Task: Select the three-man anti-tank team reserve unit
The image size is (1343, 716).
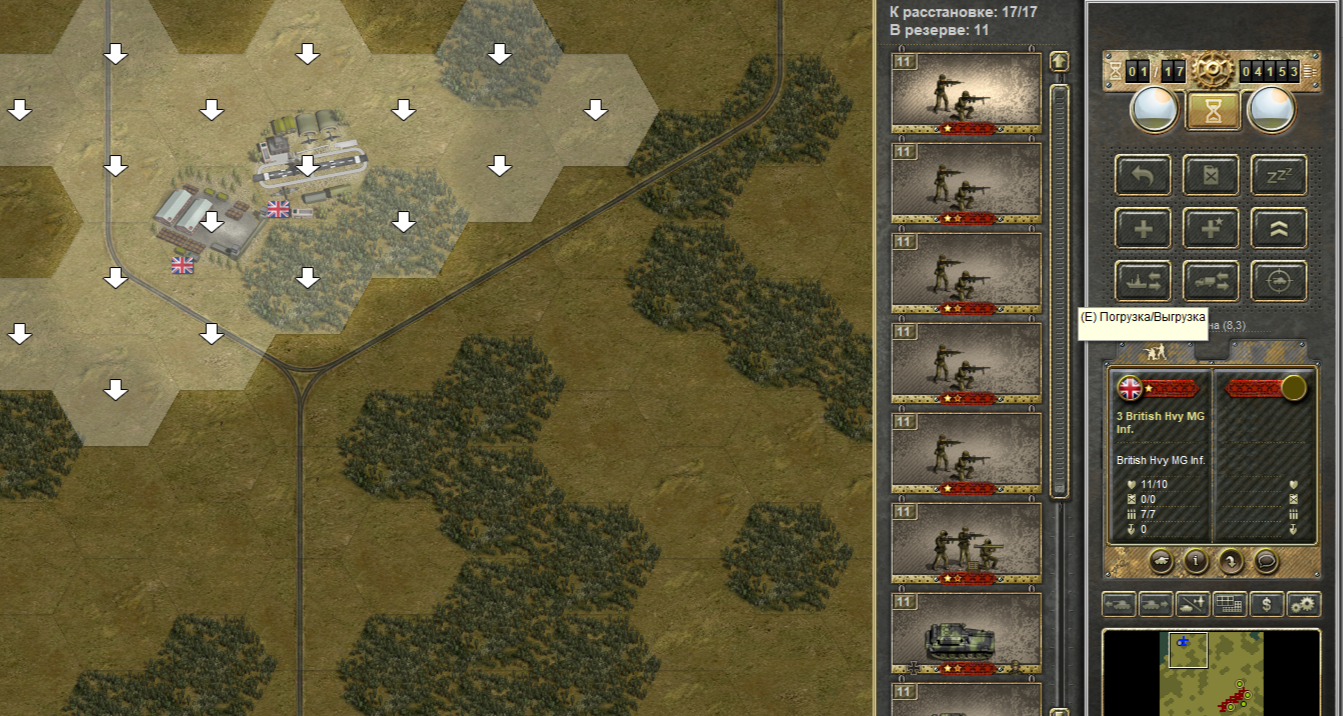Action: (x=966, y=543)
